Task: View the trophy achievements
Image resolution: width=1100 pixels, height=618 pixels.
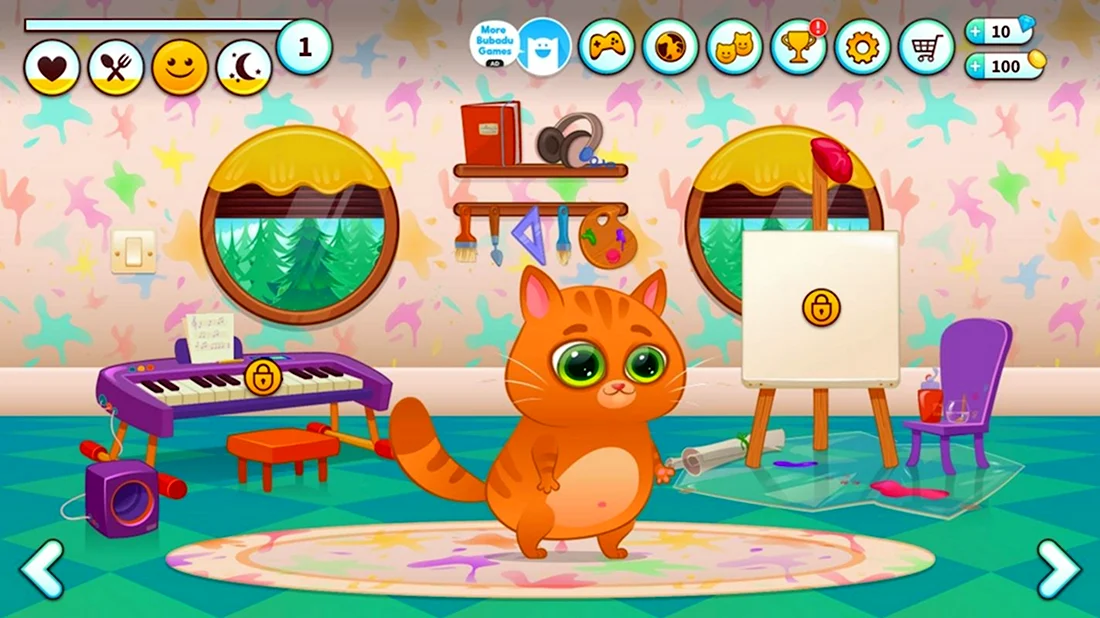Action: point(799,46)
